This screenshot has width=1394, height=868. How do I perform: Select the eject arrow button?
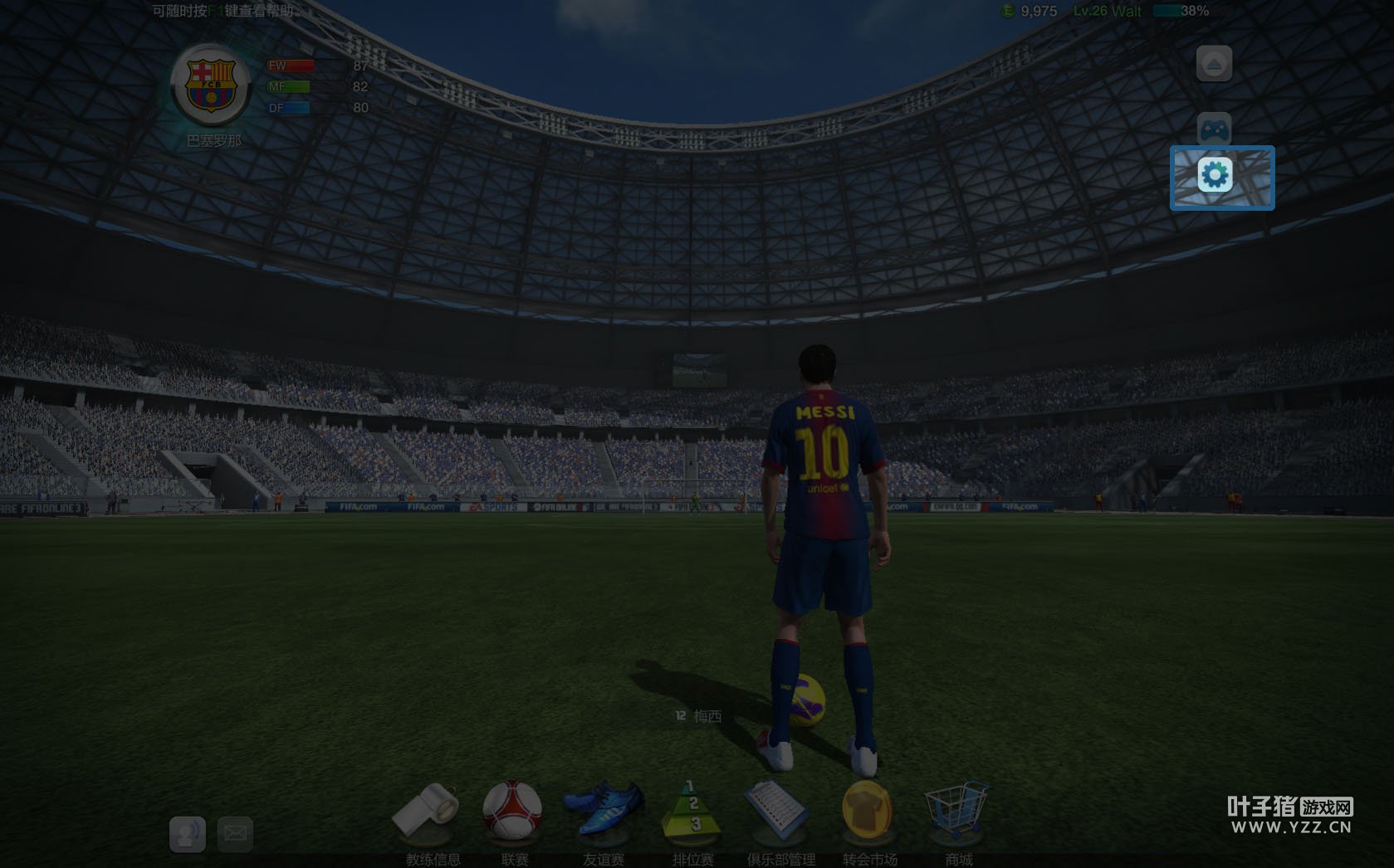click(x=1214, y=64)
